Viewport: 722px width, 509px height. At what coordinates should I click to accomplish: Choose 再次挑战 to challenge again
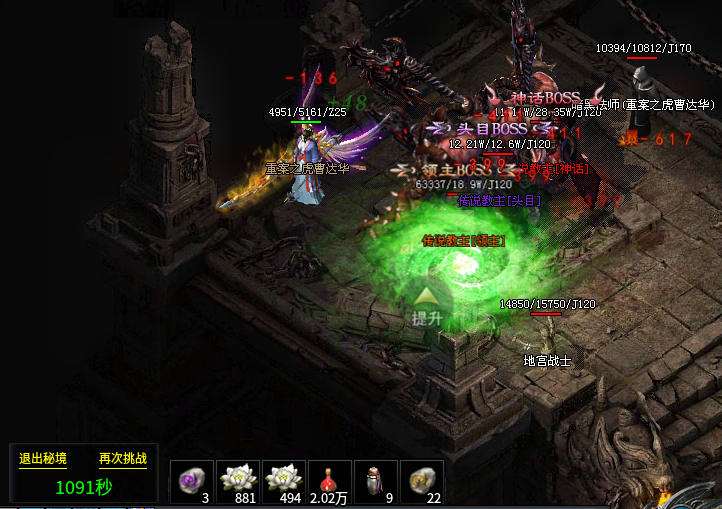click(x=123, y=459)
